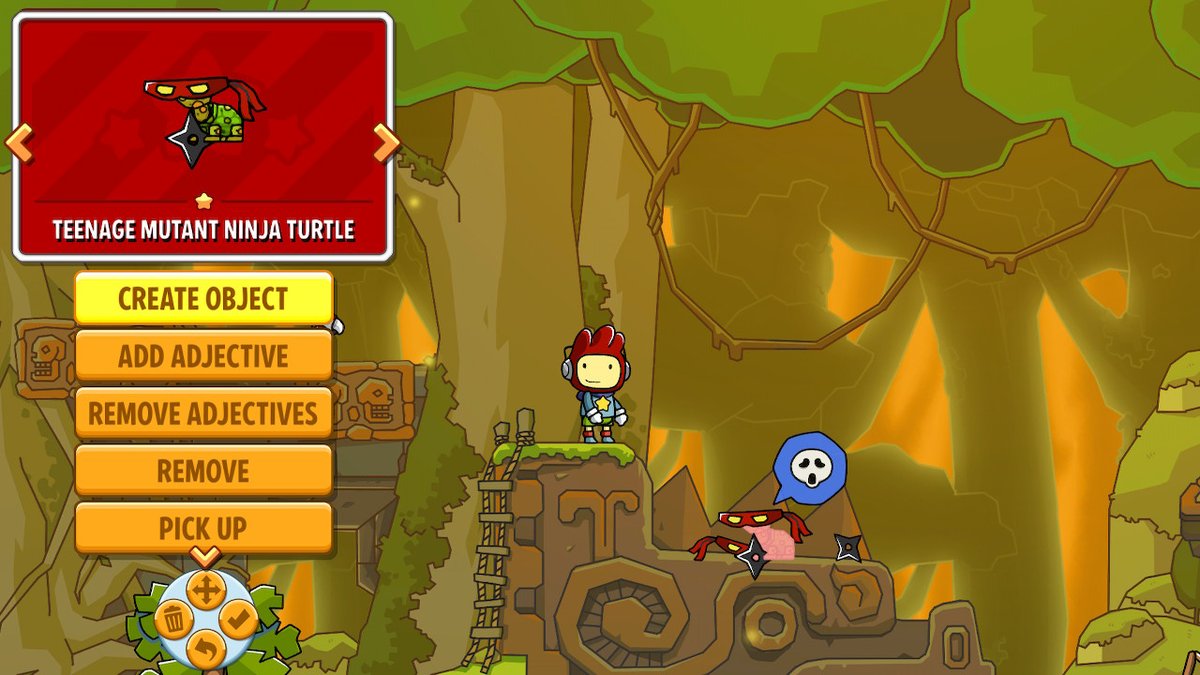Show the previous object with left arrow

coord(19,144)
